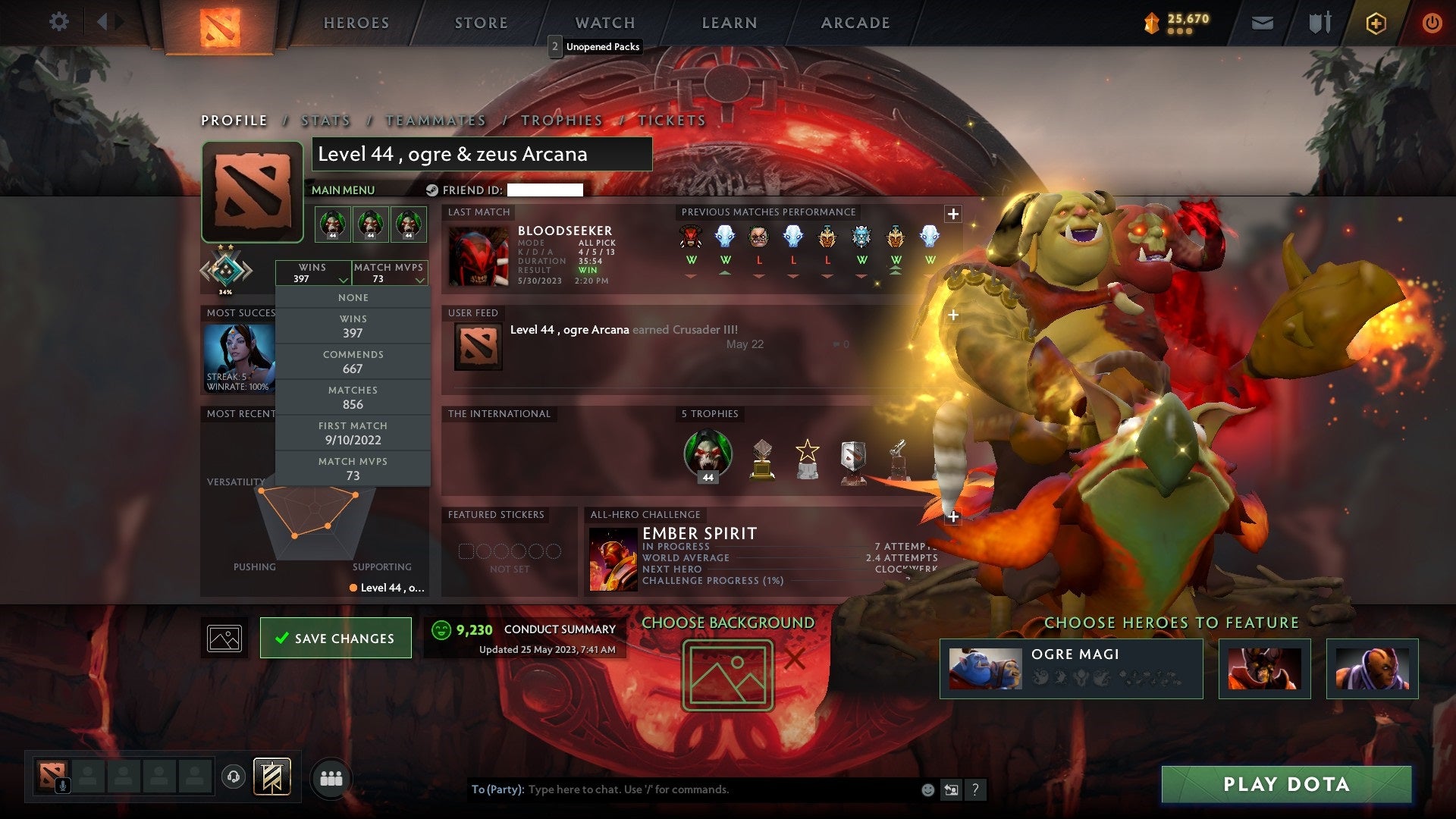Open the friends list icon
Screen dimensions: 1456x819
coord(330,777)
